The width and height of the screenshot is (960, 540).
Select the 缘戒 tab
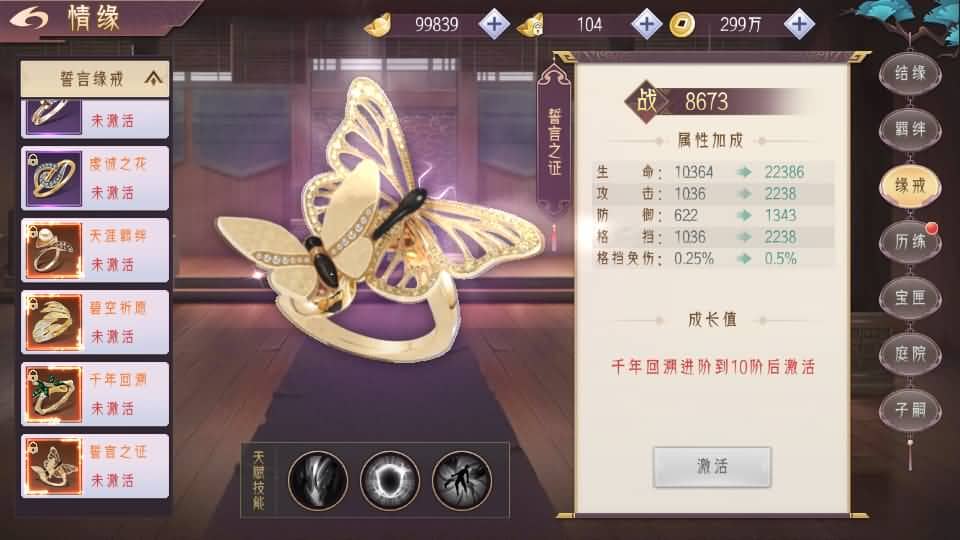coord(910,185)
